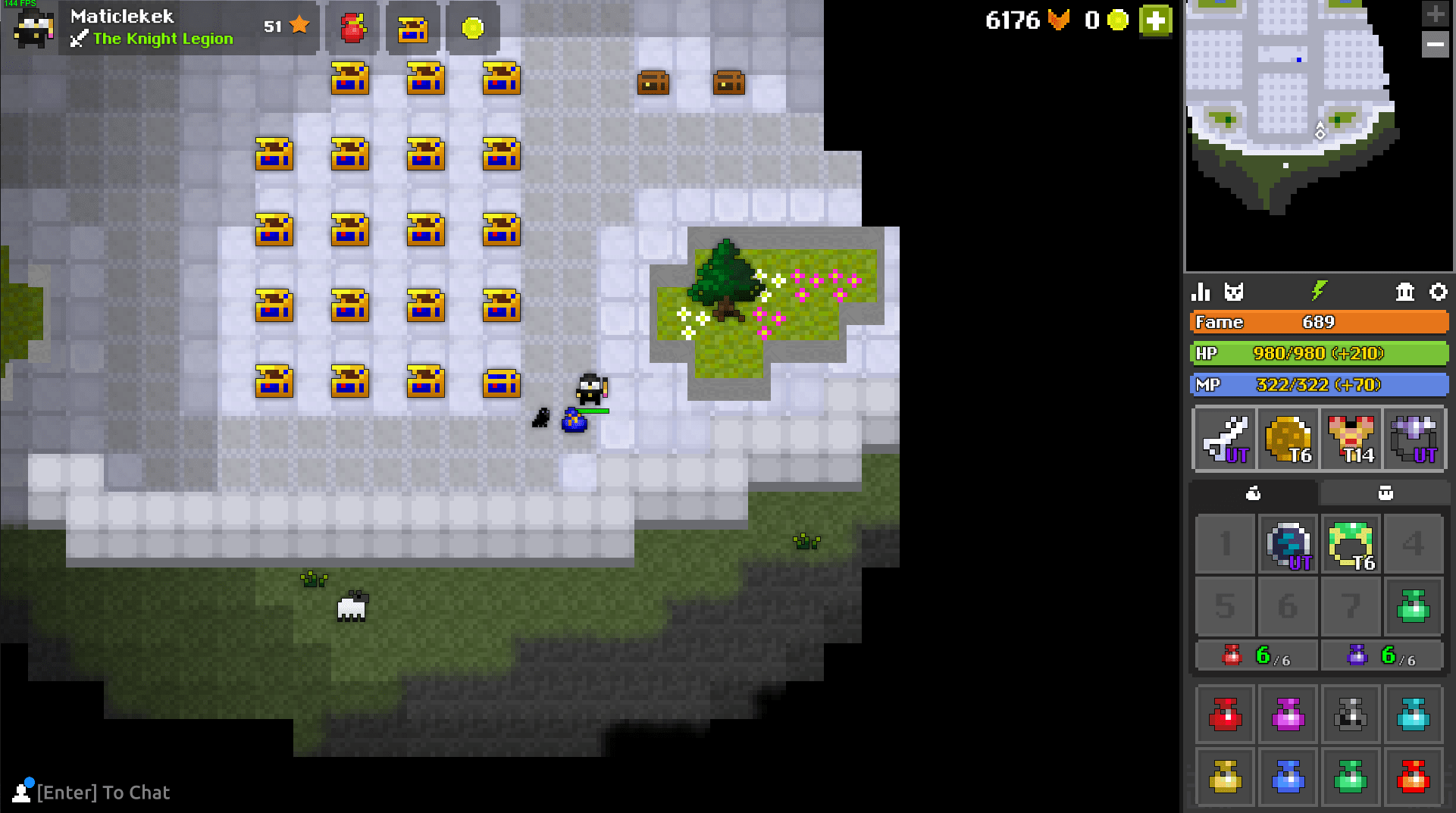
Task: Click the [Enter] To Chat prompt
Action: (x=103, y=793)
